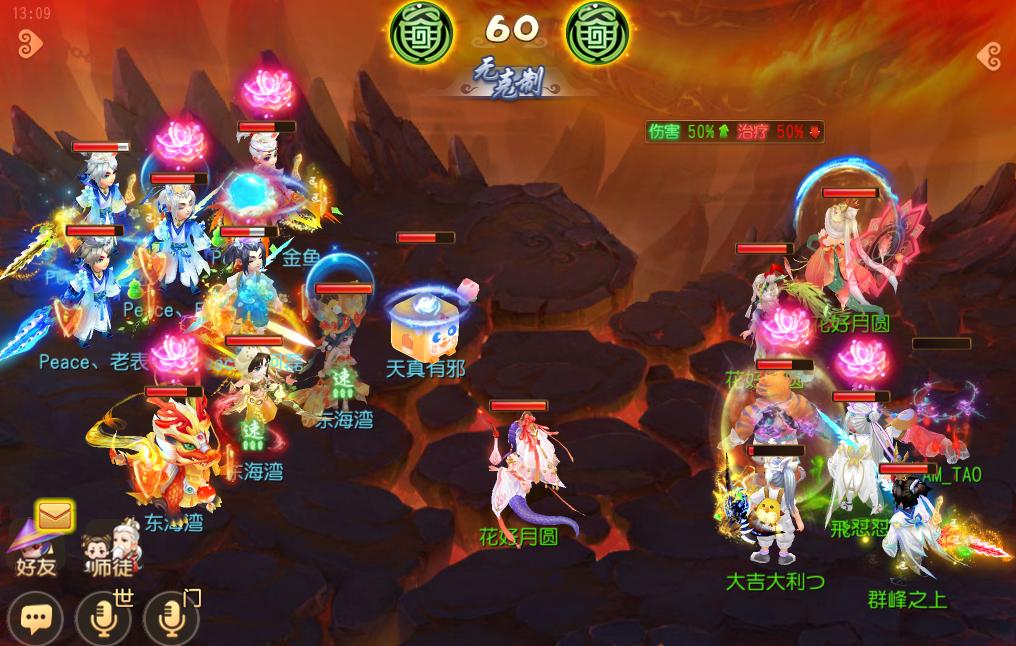1016x646 pixels.
Task: Open the chat speech-bubble button
Action: (36, 619)
